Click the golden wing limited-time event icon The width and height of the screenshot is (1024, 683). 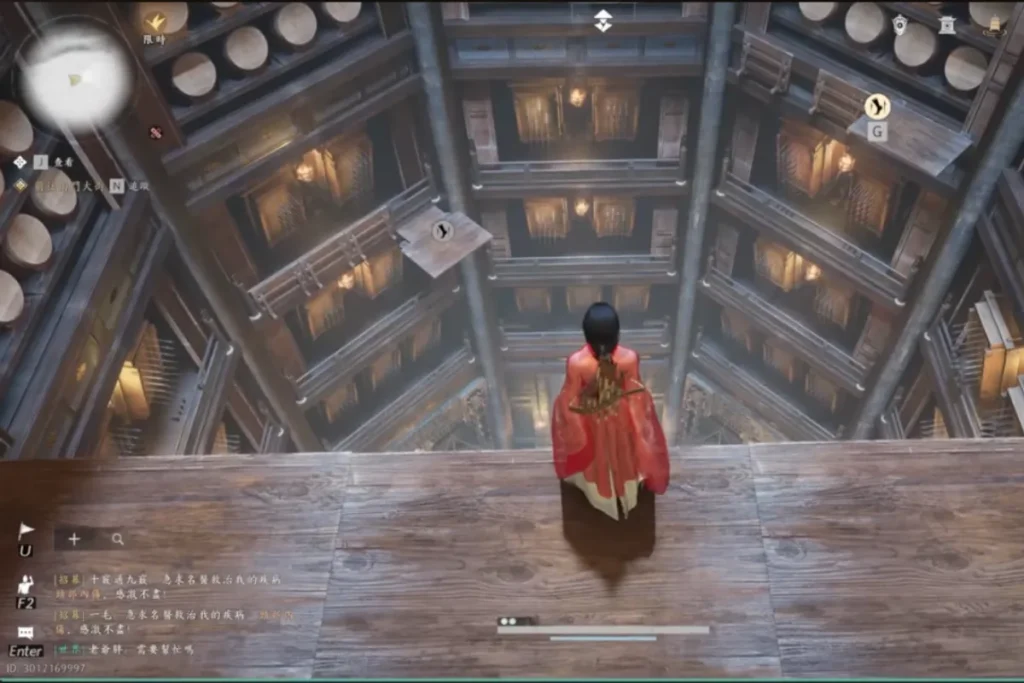(154, 21)
